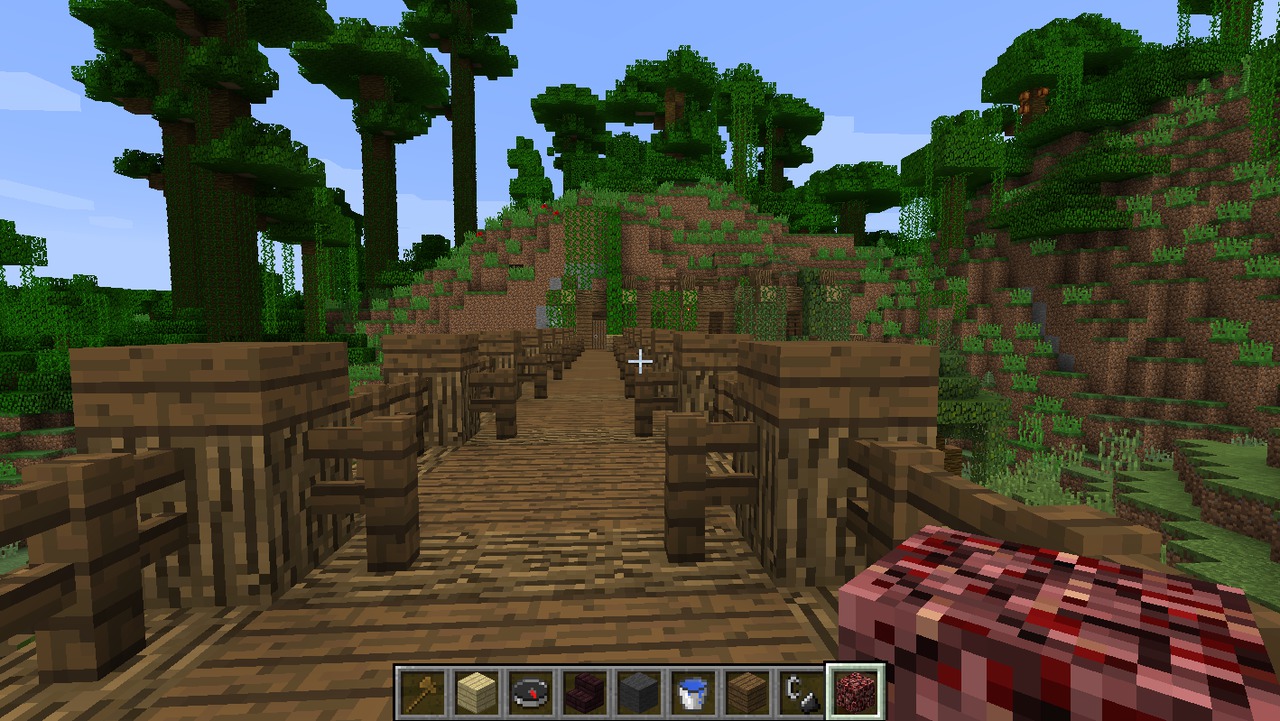Select the water bucket slot

(693, 692)
